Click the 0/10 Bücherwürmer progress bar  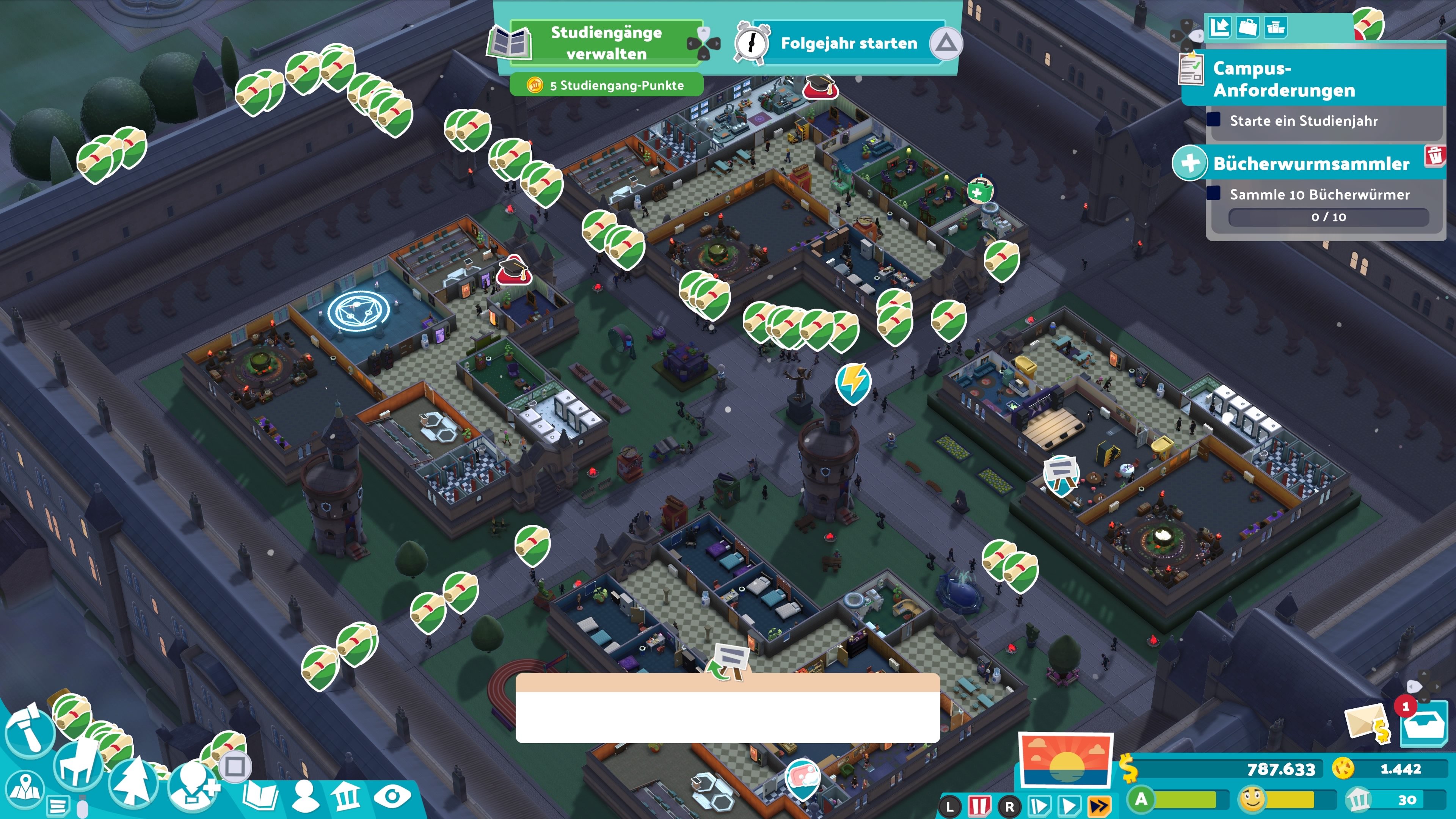1329,218
